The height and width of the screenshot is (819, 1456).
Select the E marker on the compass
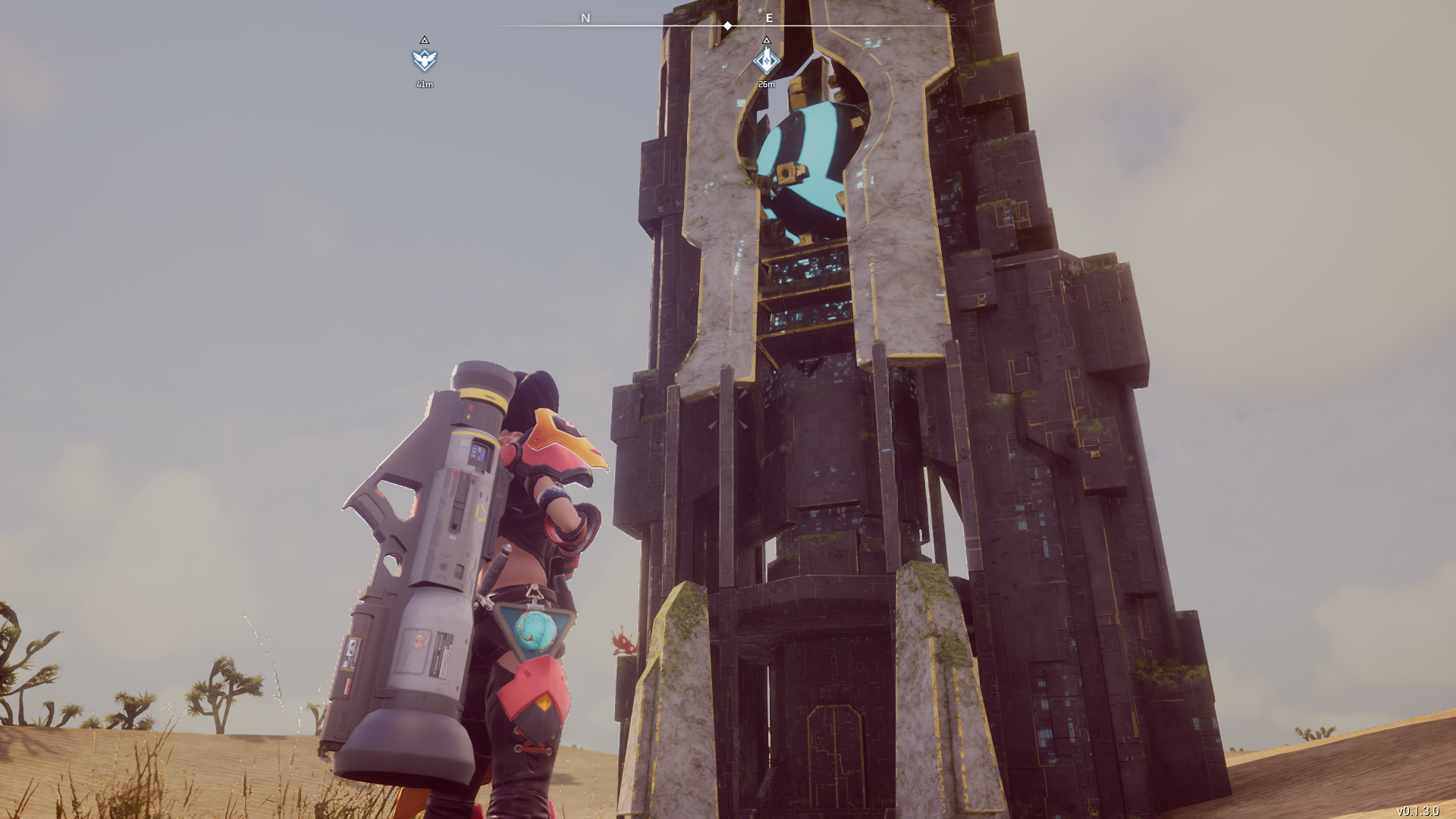(769, 18)
